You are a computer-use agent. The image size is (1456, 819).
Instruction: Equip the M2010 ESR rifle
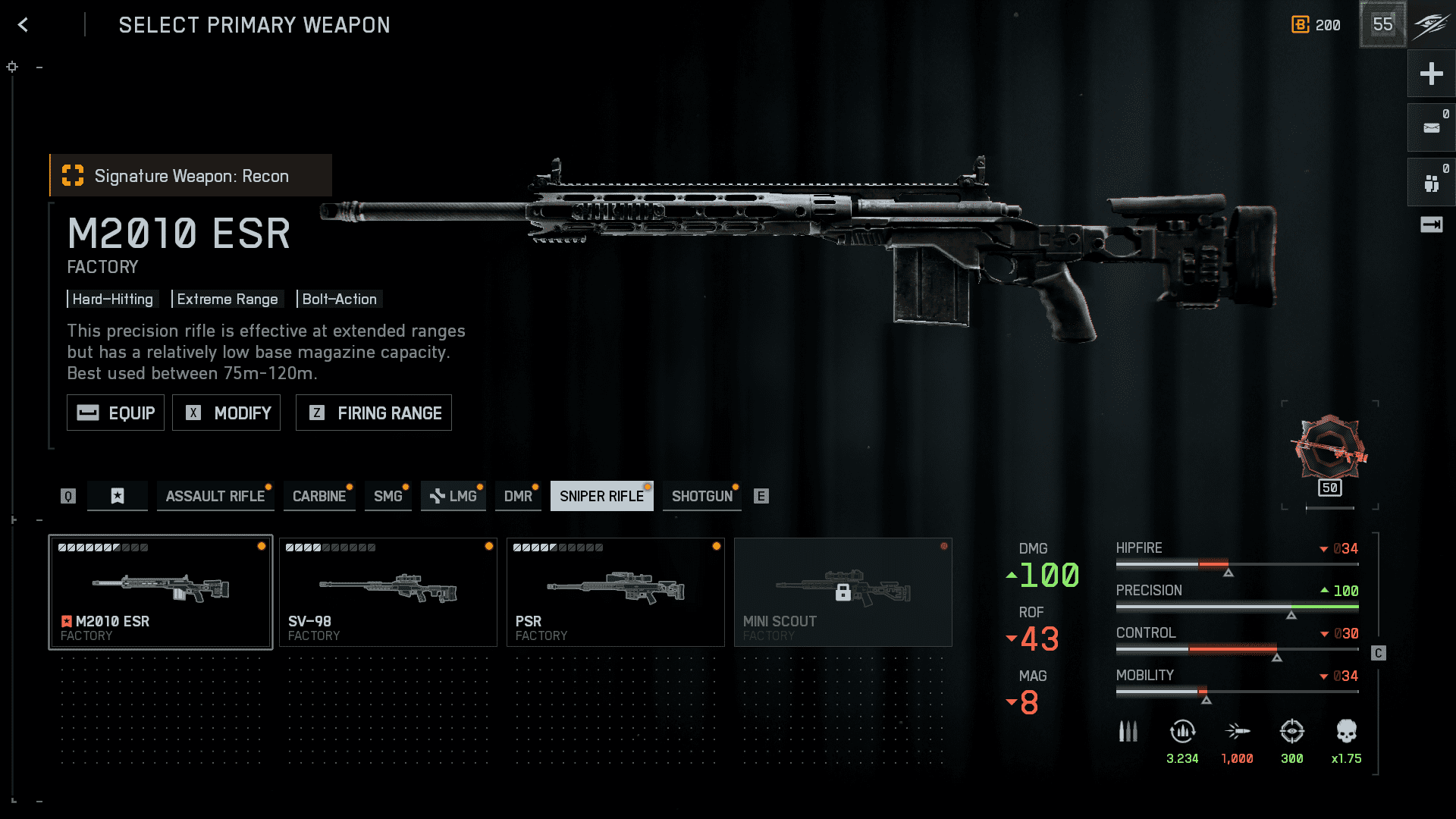point(115,413)
